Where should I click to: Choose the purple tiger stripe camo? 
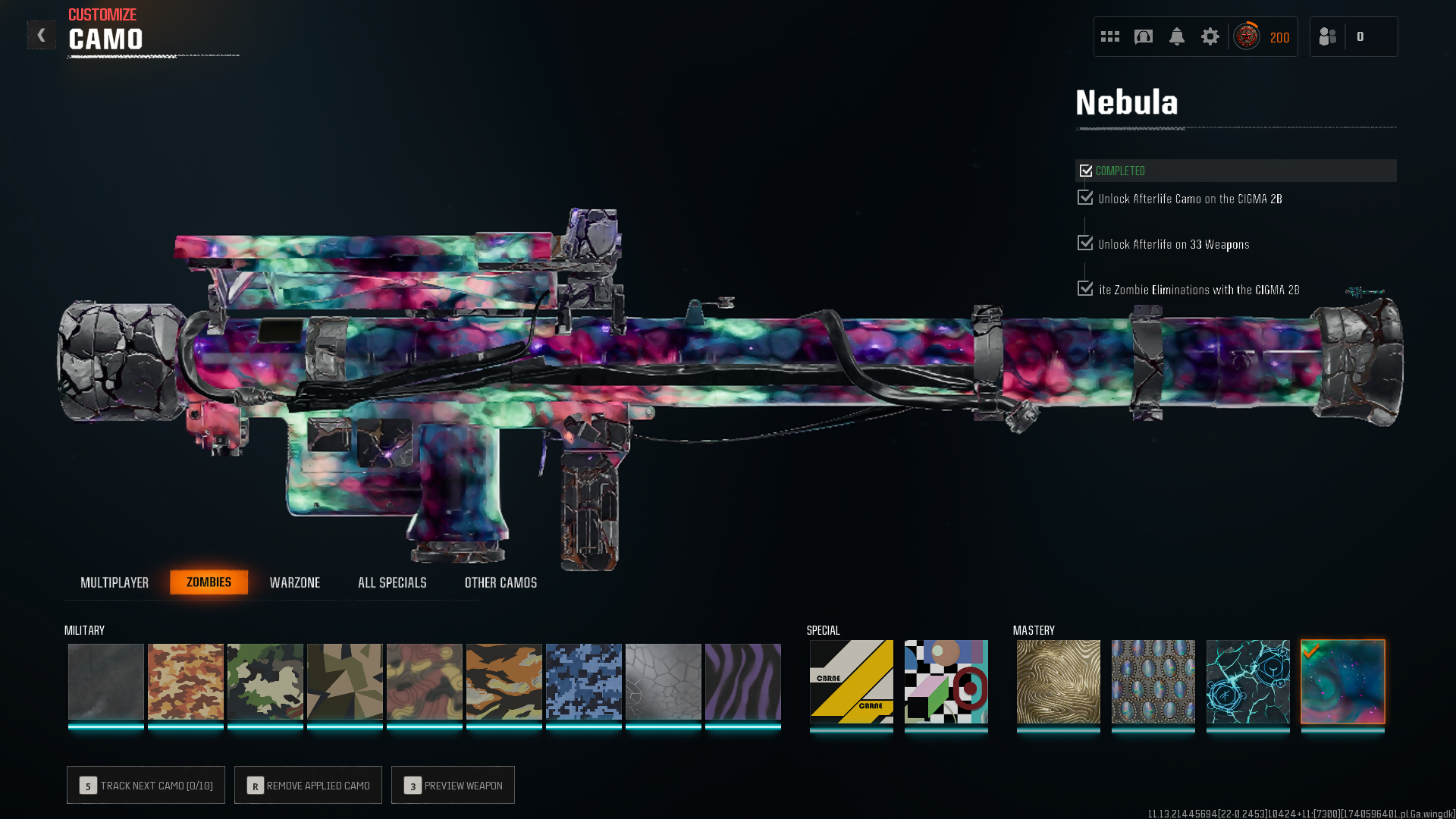(743, 681)
